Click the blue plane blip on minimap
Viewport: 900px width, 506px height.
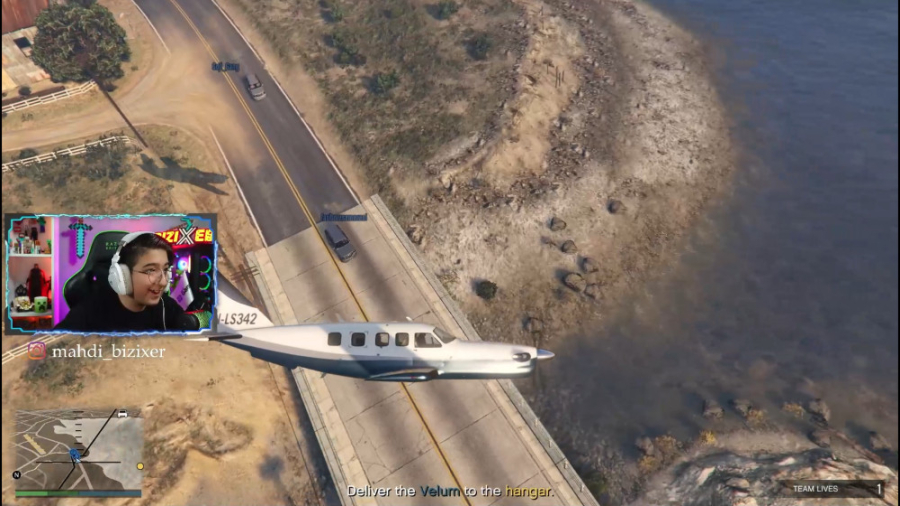[75, 454]
